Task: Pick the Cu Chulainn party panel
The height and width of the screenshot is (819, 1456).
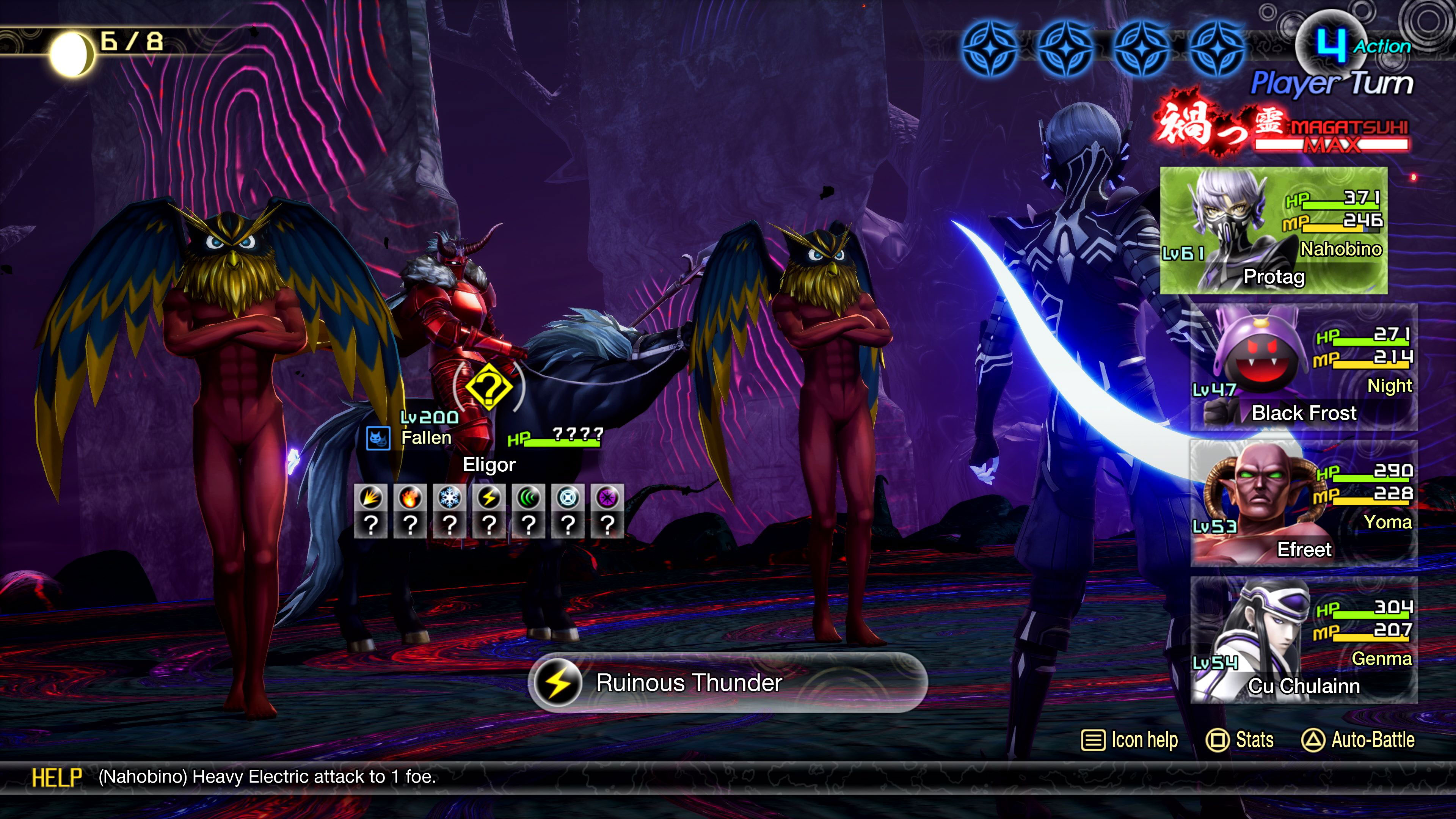Action: coord(1304,640)
